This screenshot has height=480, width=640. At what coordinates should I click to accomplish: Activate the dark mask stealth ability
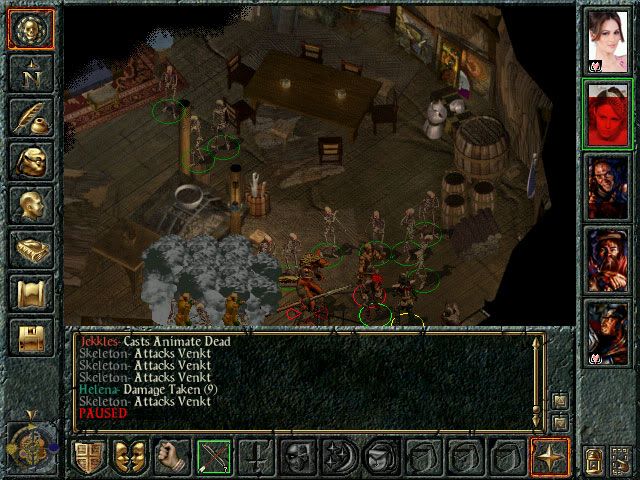[298, 457]
